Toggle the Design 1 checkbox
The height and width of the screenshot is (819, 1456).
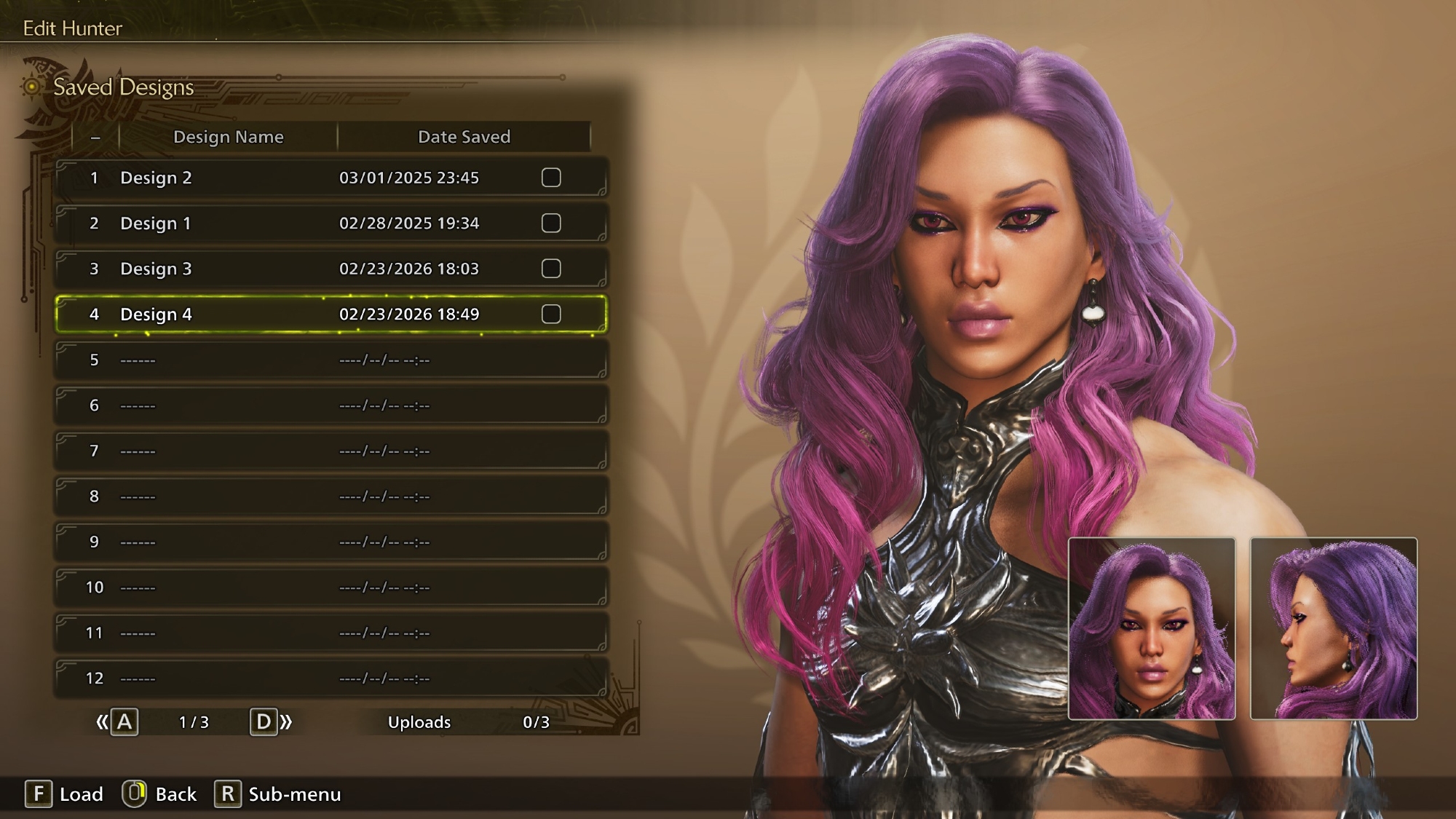551,223
